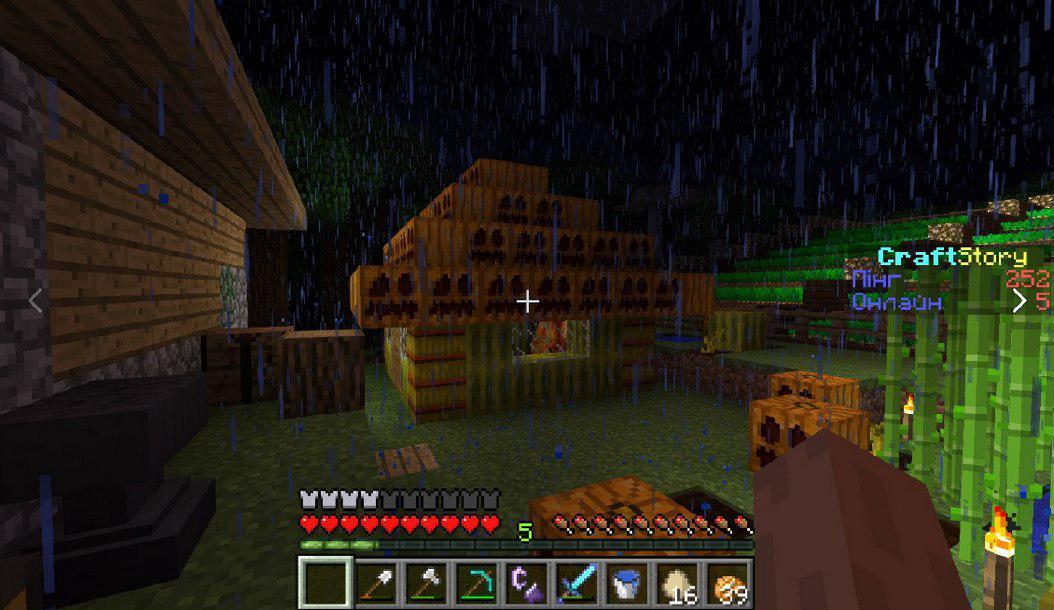Choose the diamond pickaxe in the hotbar
This screenshot has height=610, width=1054.
tap(477, 582)
